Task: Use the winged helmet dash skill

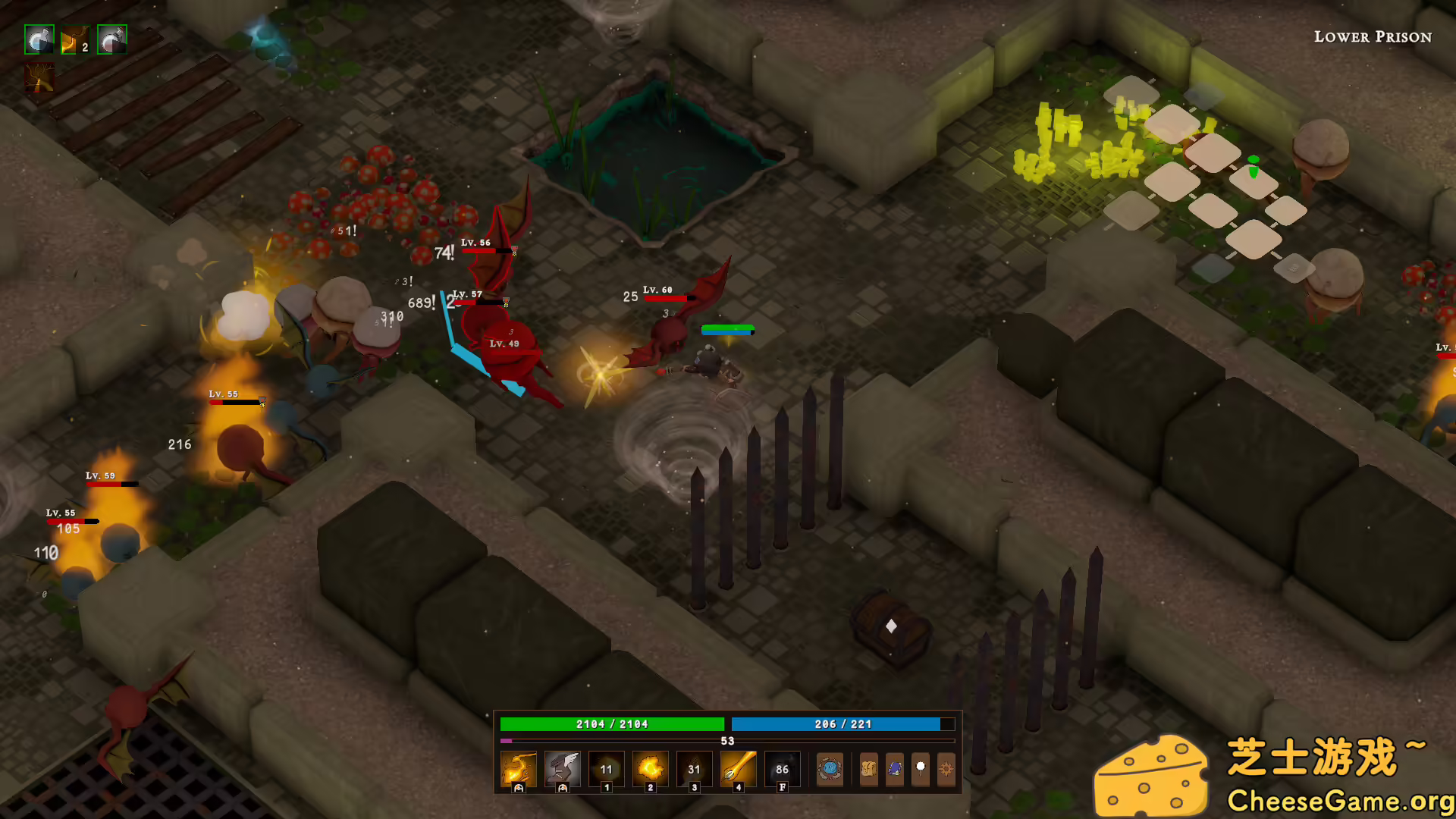Action: pos(562,768)
